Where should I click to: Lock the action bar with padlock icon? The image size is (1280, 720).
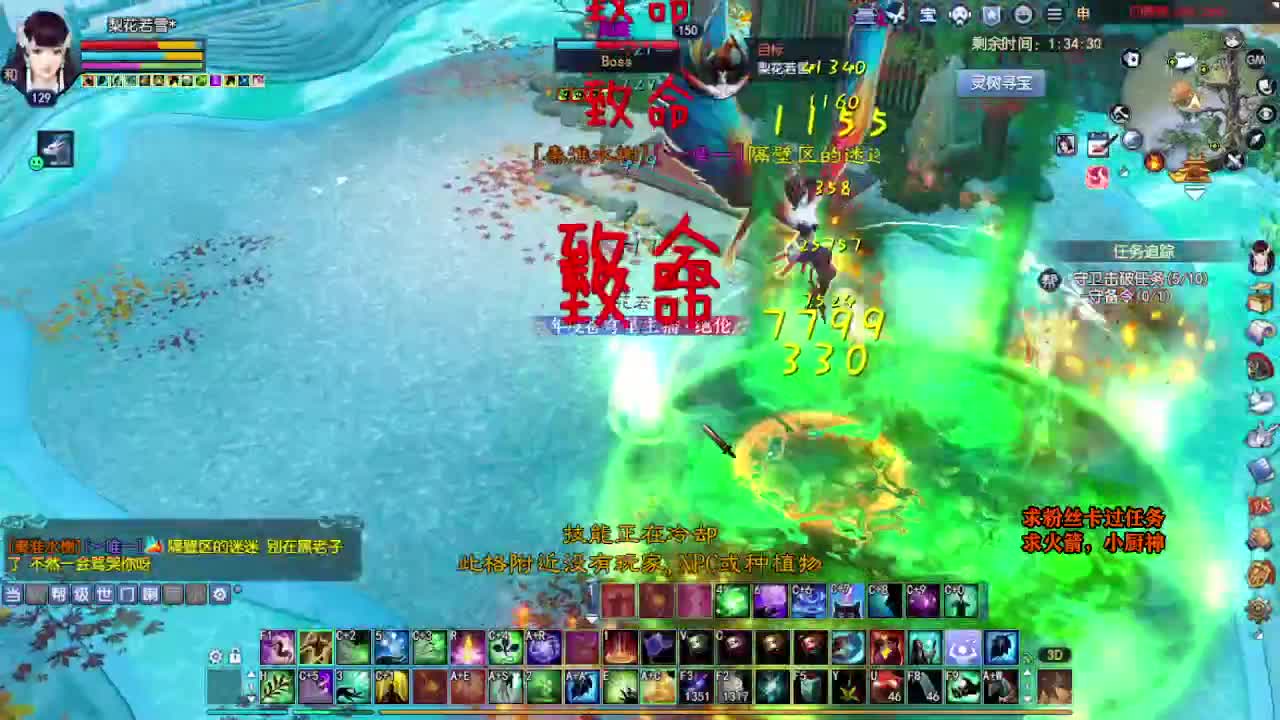click(x=234, y=654)
